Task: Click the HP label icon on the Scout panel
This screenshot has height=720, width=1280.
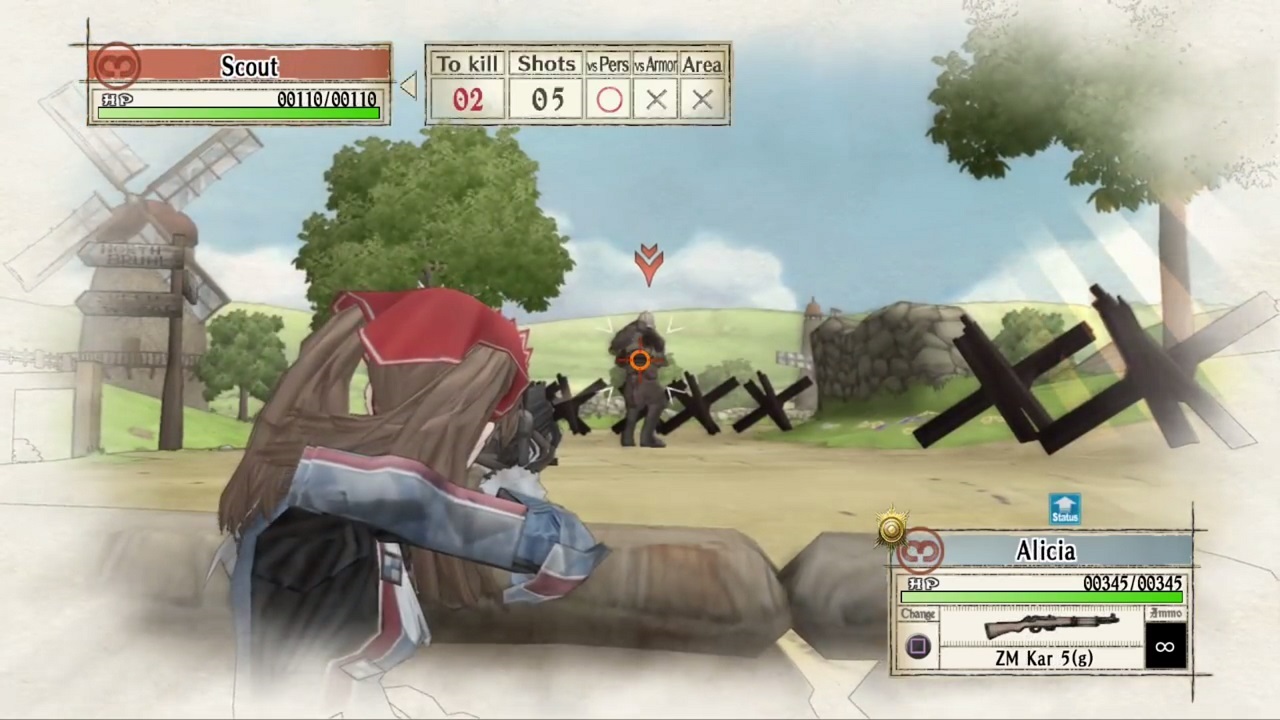Action: 117,100
